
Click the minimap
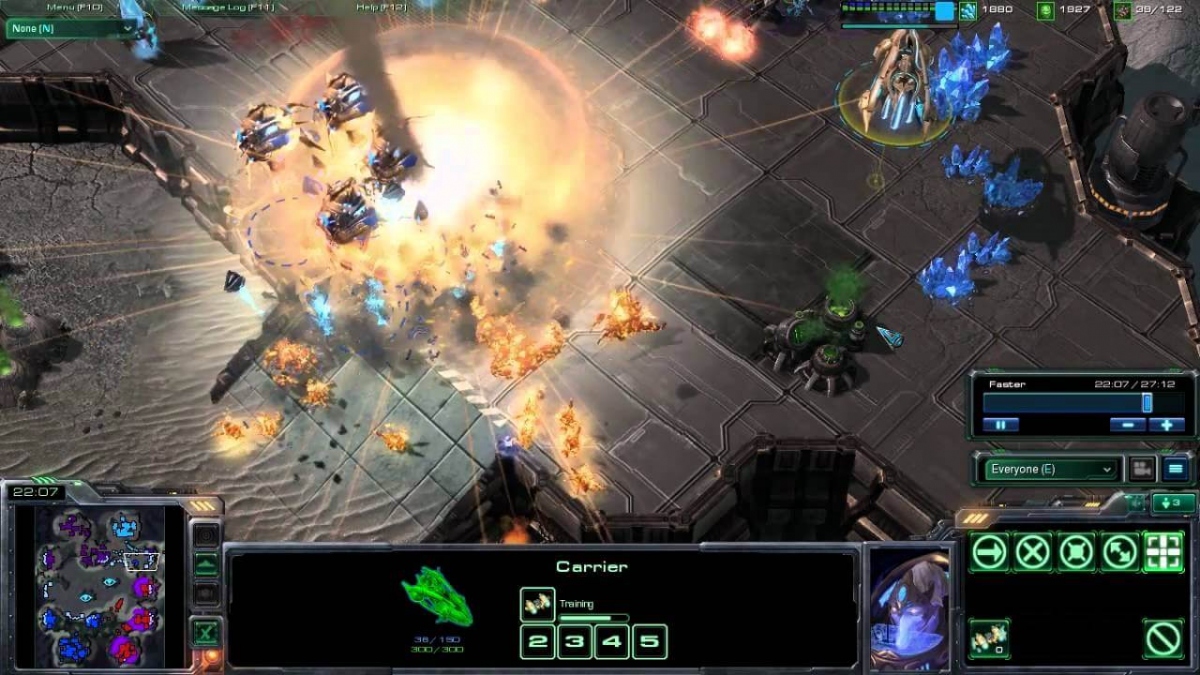[x=99, y=586]
